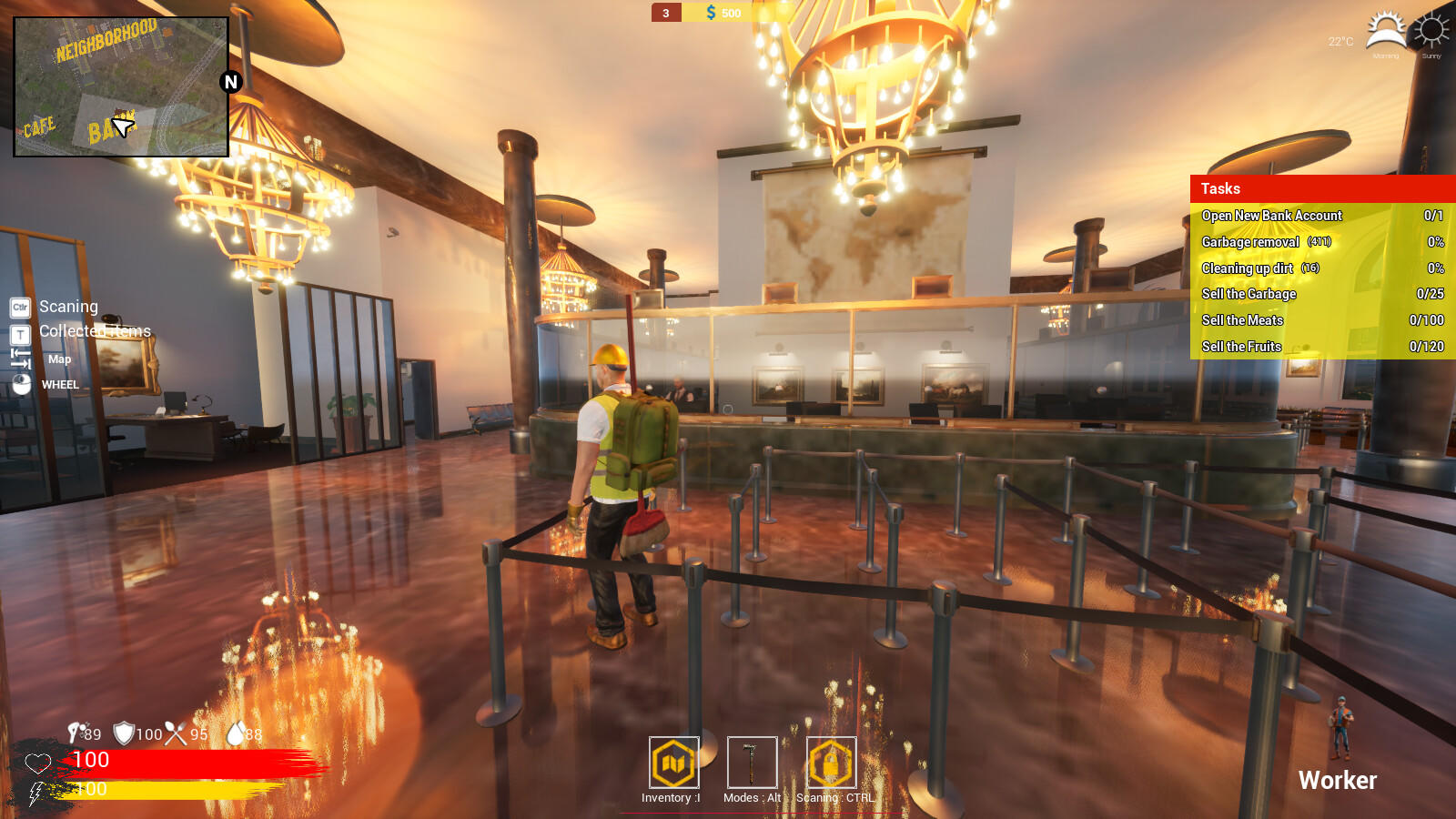Select the Open New Bank Account task

click(x=1272, y=216)
